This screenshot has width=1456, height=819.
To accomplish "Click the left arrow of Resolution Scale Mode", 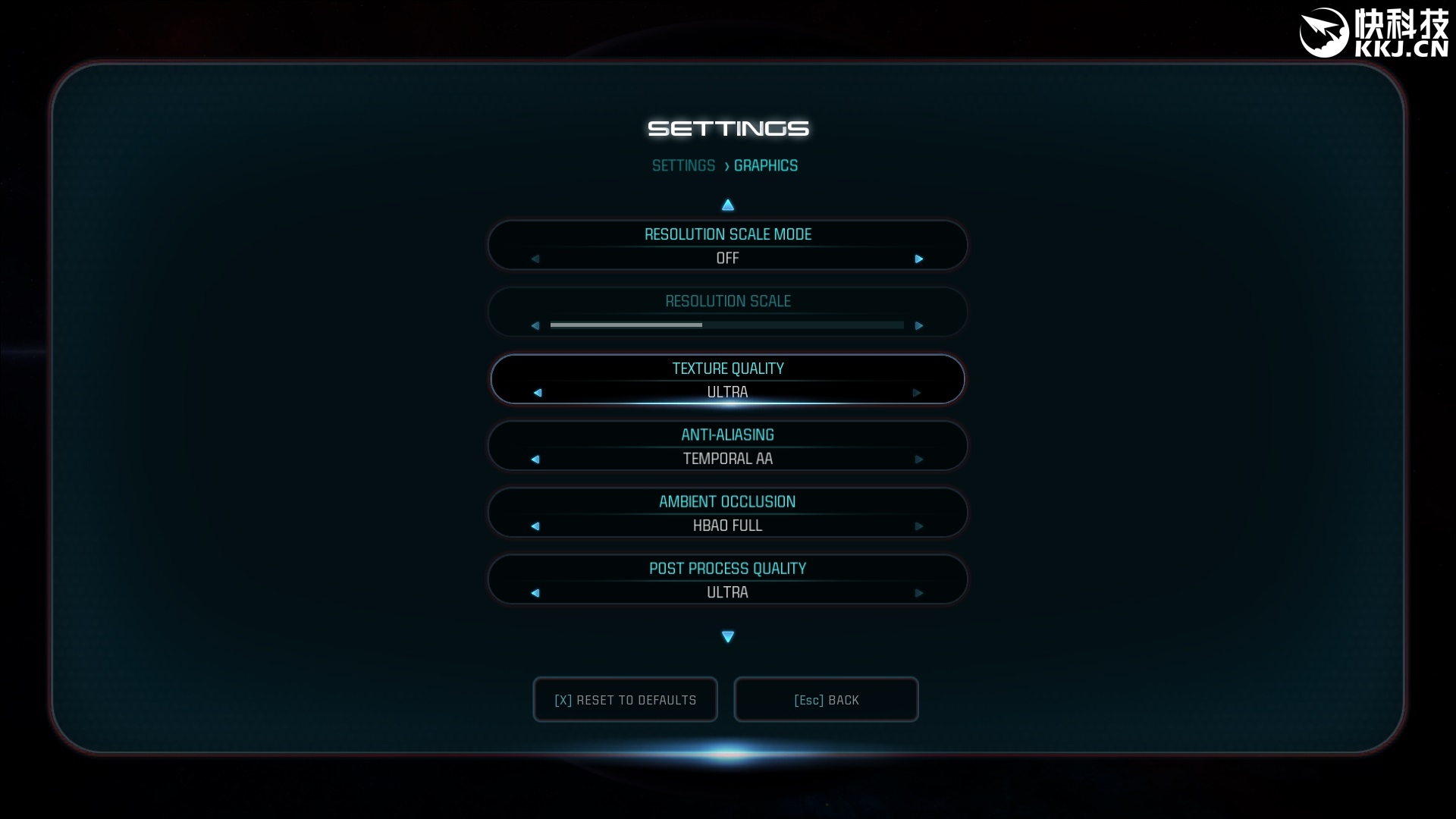I will (x=535, y=259).
